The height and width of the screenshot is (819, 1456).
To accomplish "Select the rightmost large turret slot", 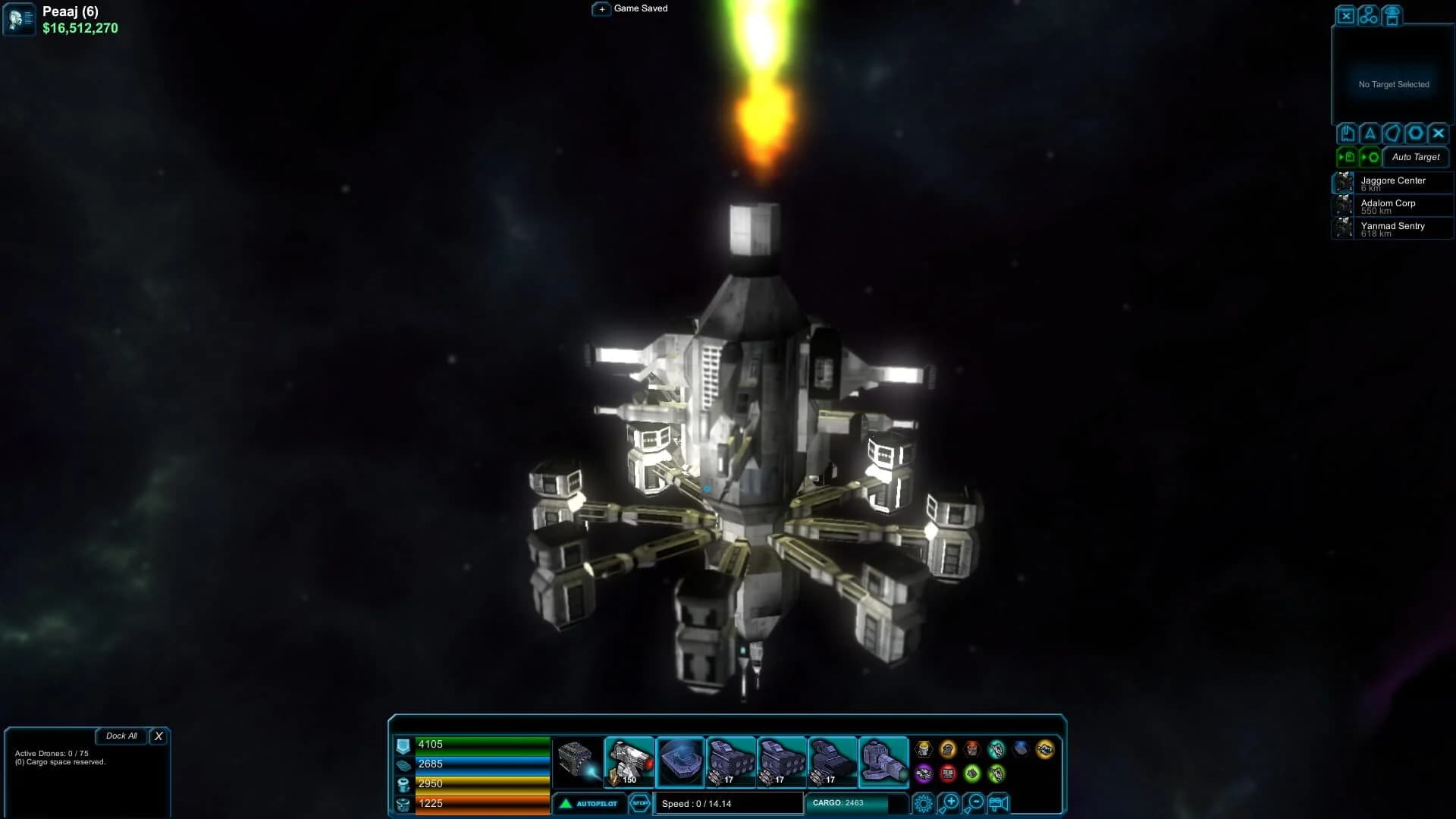I will [x=884, y=761].
